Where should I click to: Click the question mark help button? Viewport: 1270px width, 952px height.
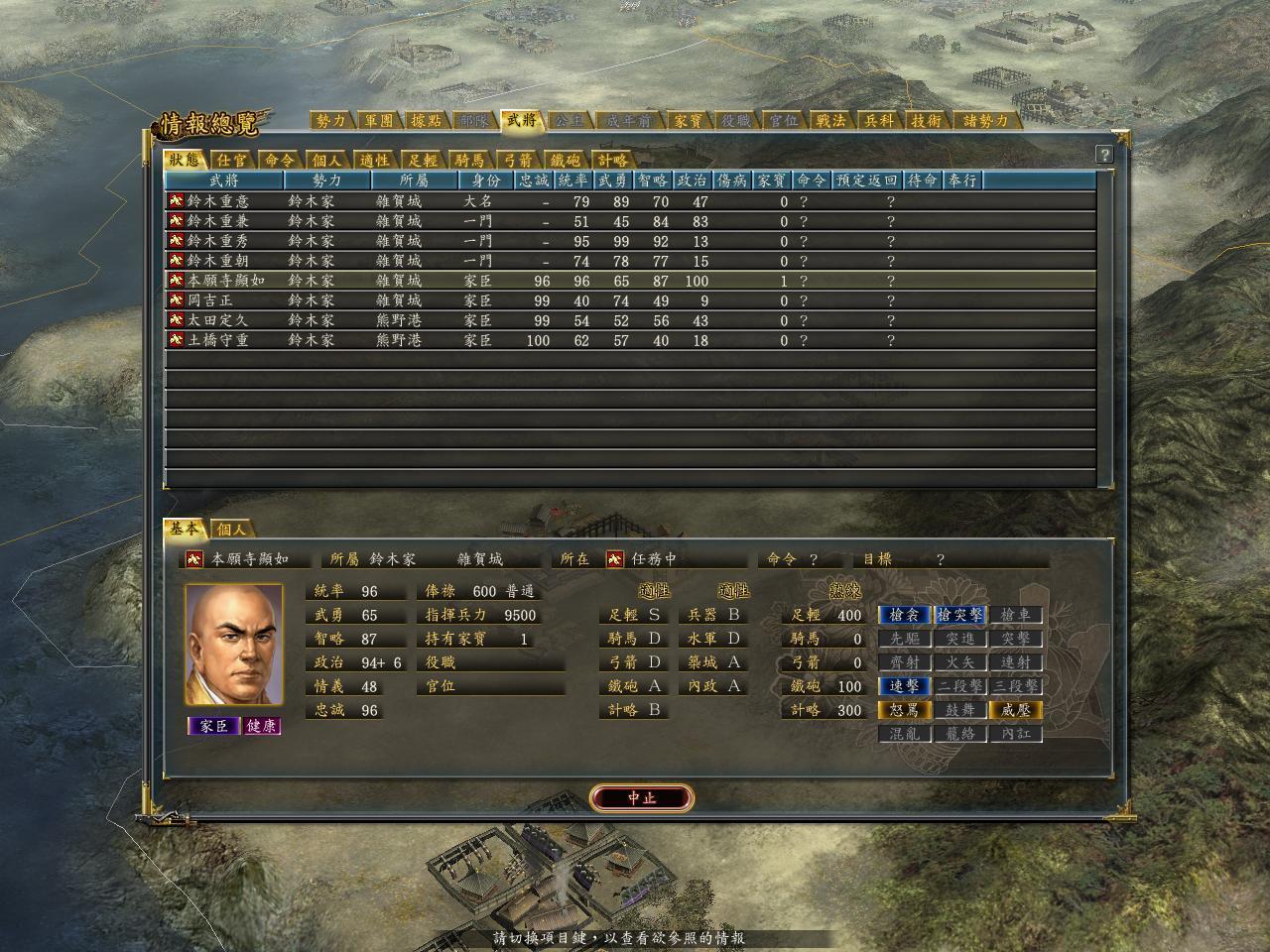pos(1104,155)
